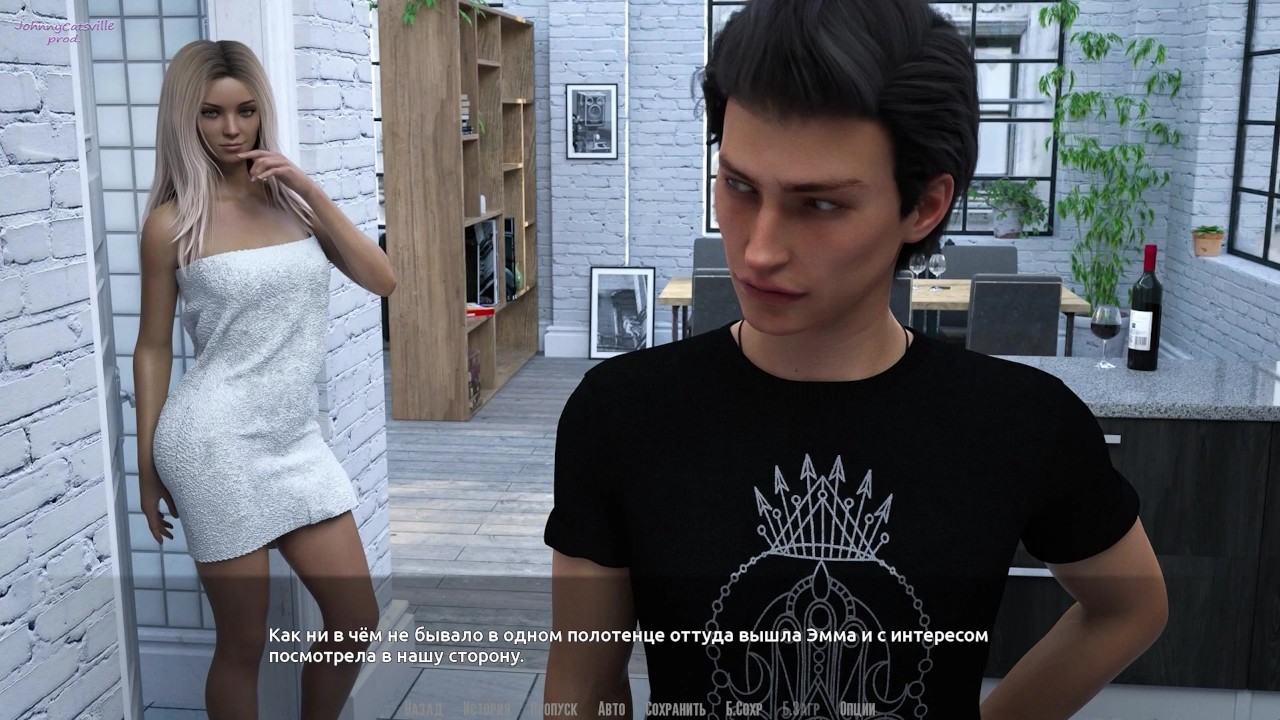Image resolution: width=1280 pixels, height=720 pixels.
Task: Quick load with Б.Загр
Action: tap(801, 709)
